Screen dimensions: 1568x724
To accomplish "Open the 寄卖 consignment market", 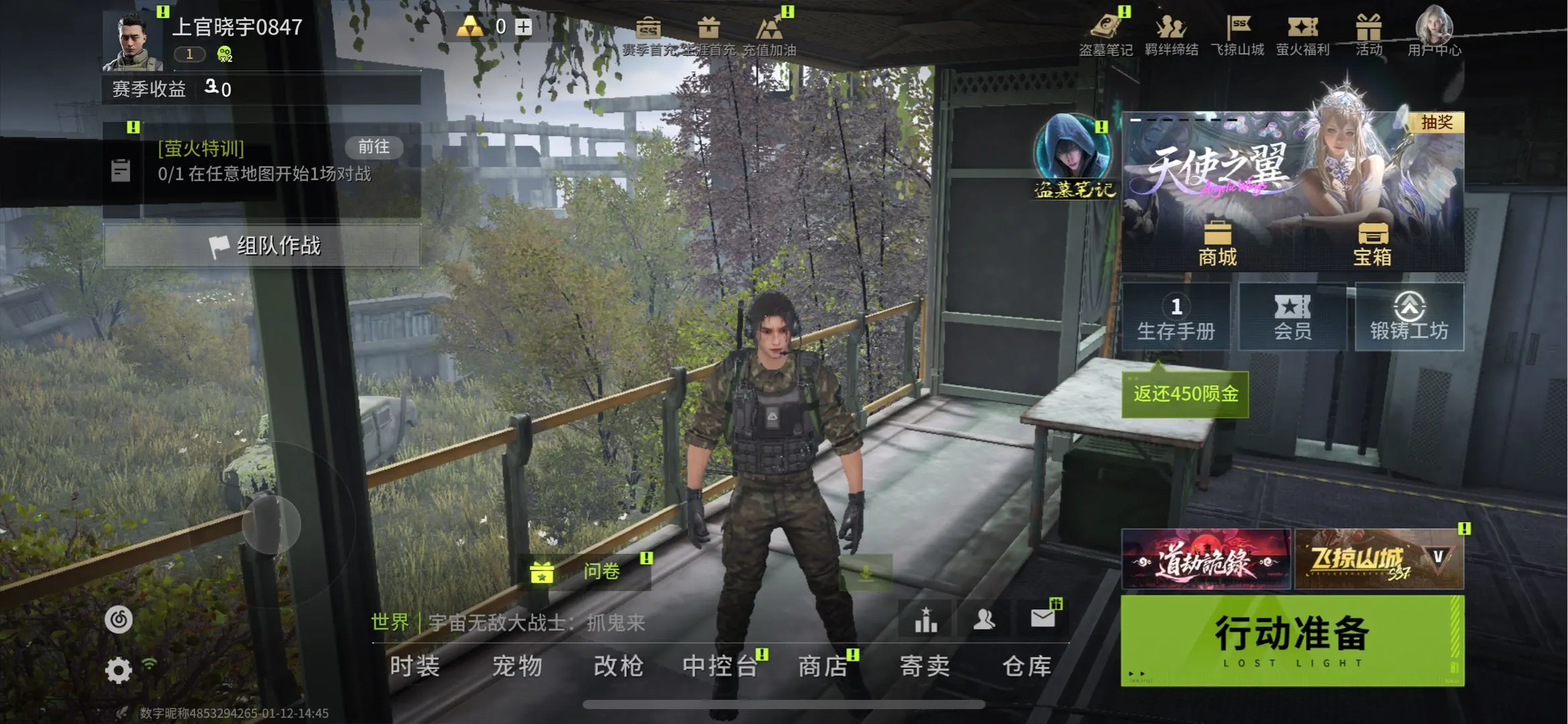I will [x=924, y=666].
